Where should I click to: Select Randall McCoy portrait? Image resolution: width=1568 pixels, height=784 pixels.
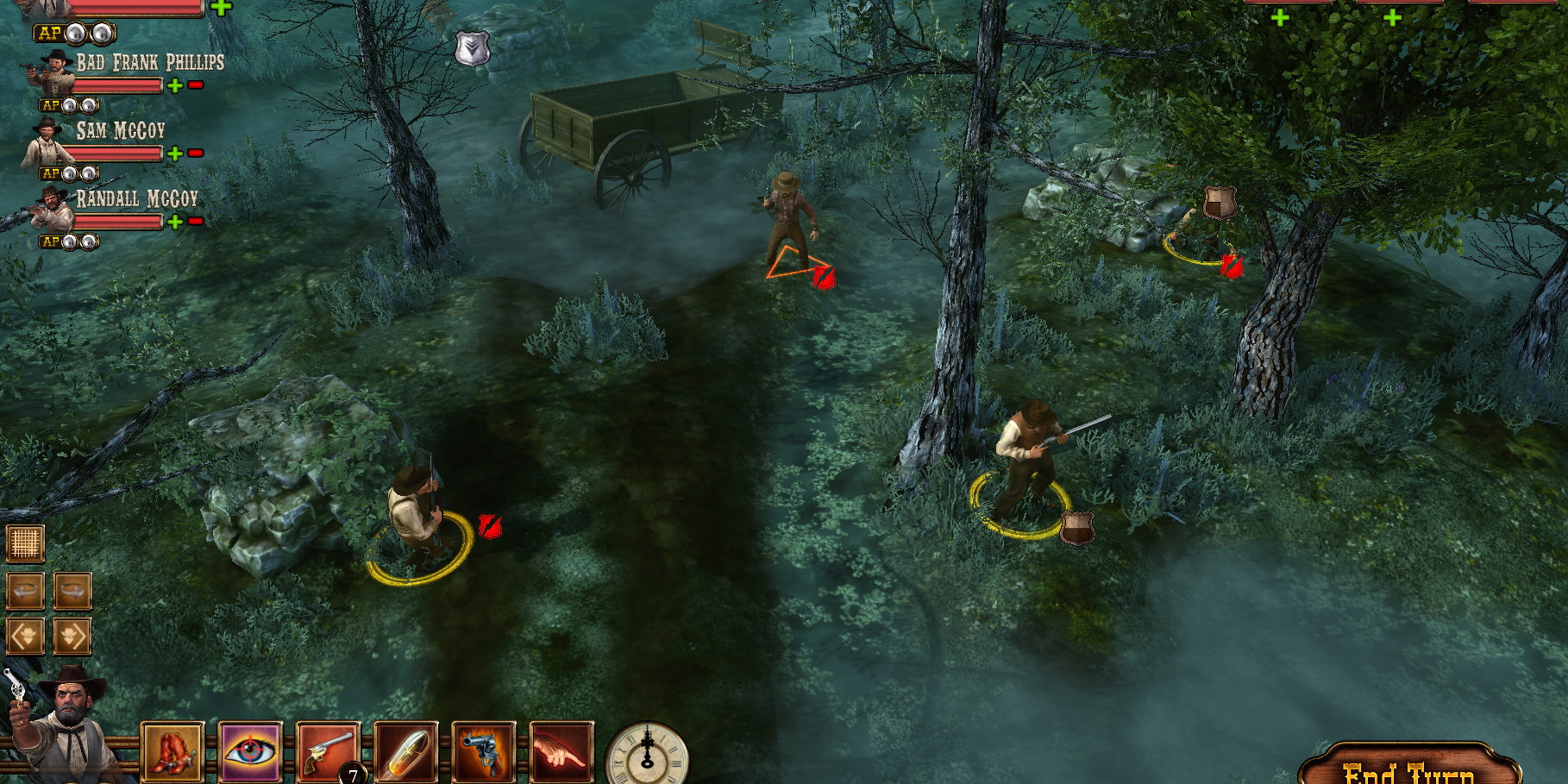pos(52,210)
